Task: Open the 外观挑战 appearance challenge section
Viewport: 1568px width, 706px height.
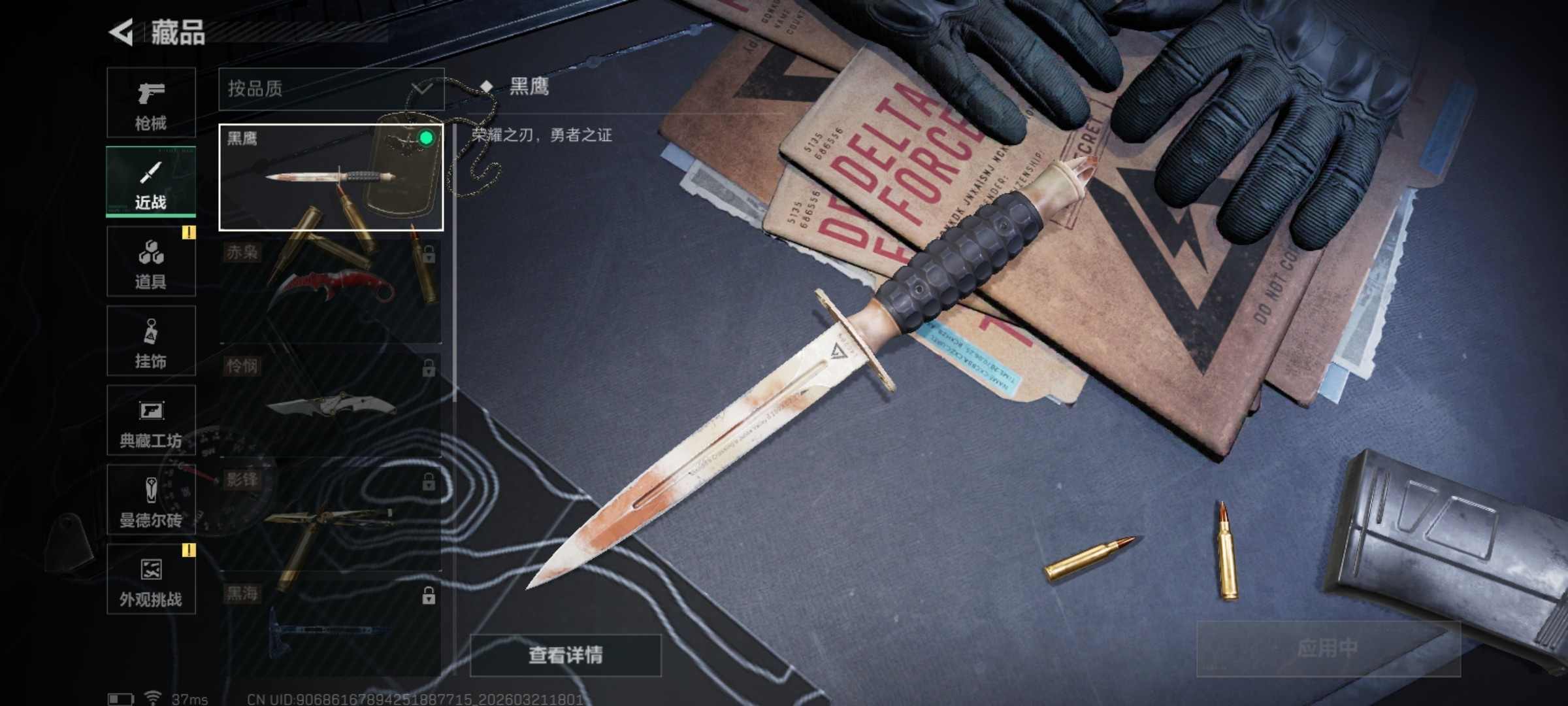Action: [151, 580]
